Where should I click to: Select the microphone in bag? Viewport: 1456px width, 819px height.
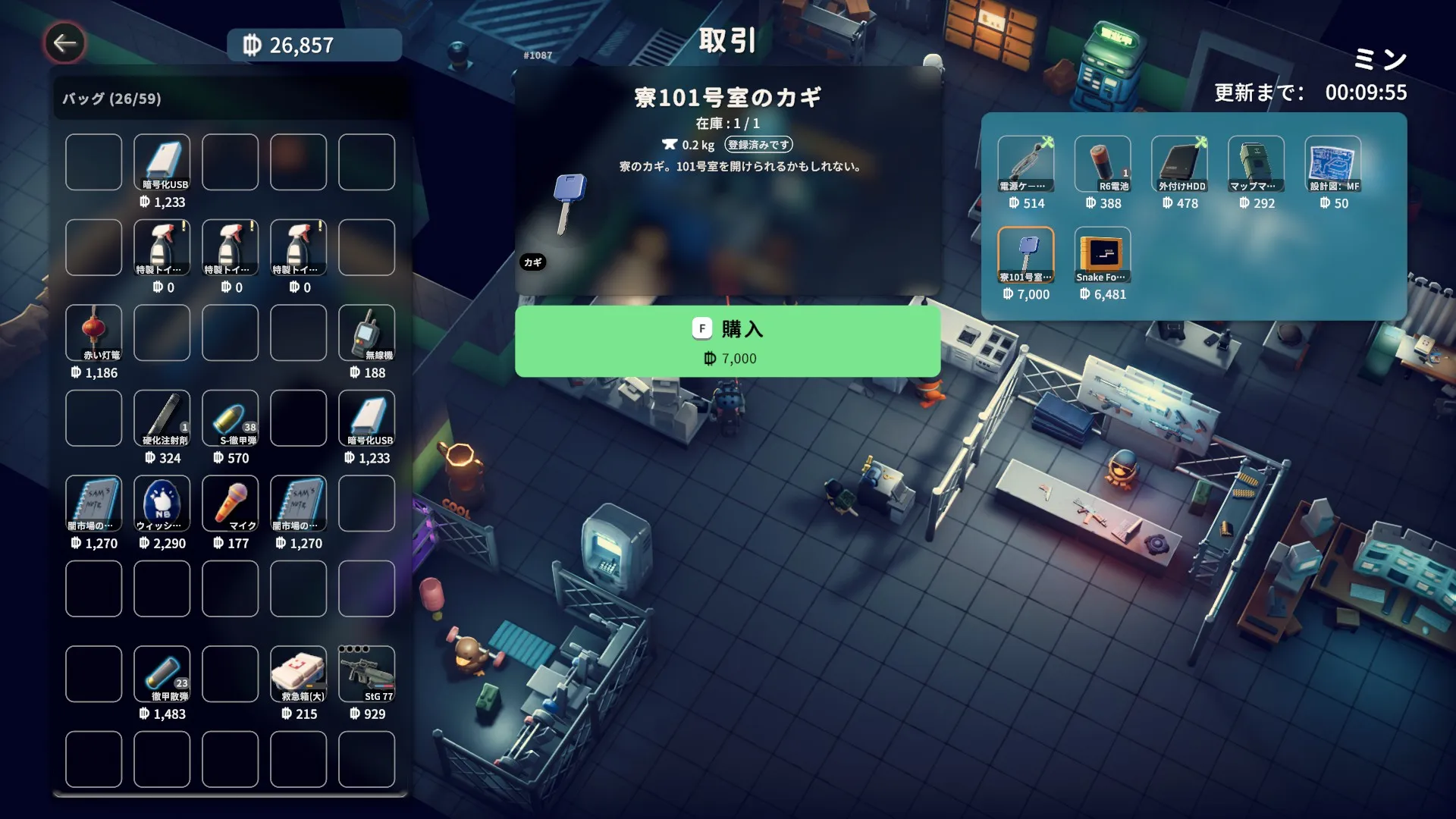(231, 504)
